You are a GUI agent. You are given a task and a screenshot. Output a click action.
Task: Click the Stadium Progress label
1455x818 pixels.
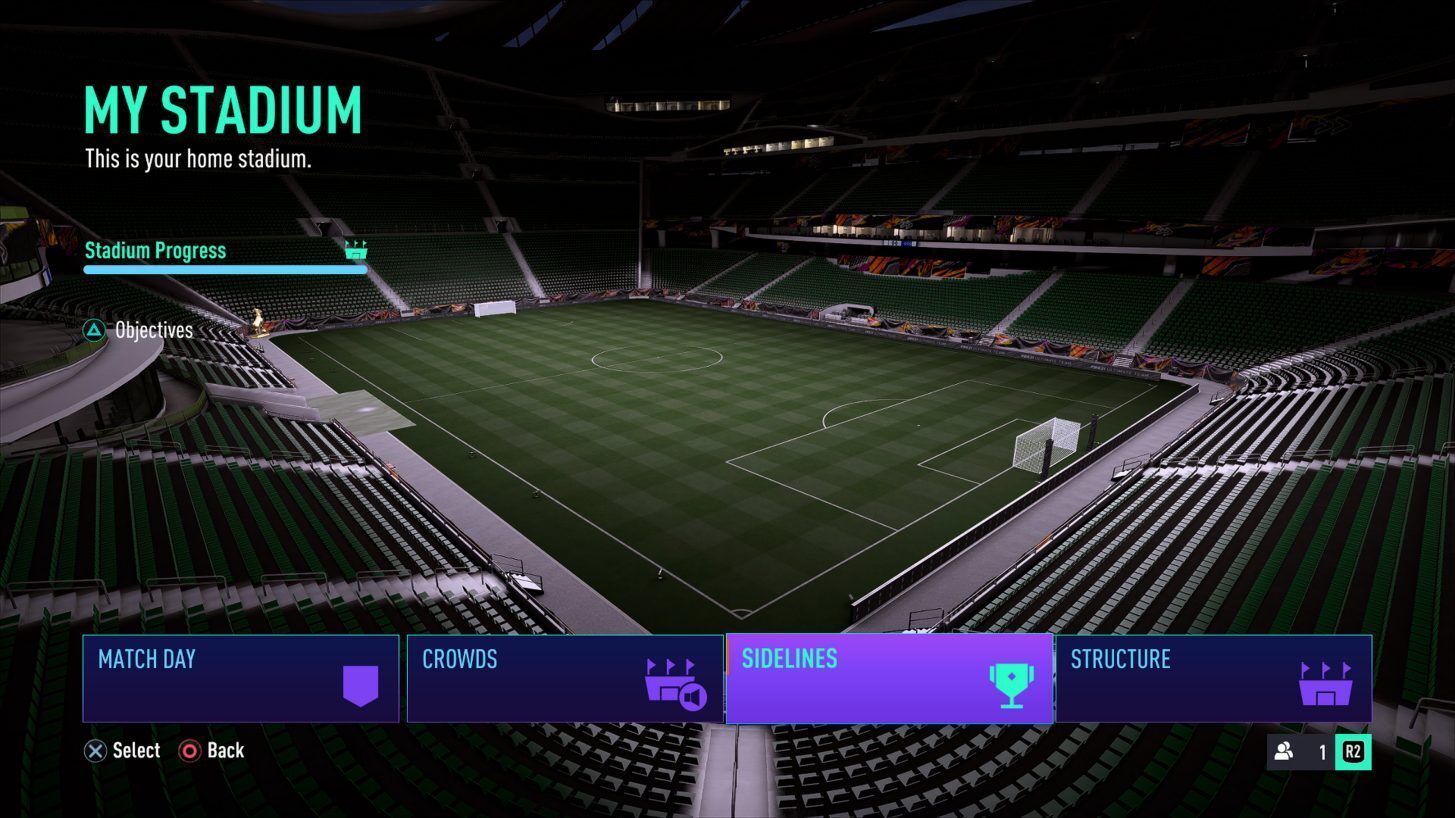click(x=156, y=250)
